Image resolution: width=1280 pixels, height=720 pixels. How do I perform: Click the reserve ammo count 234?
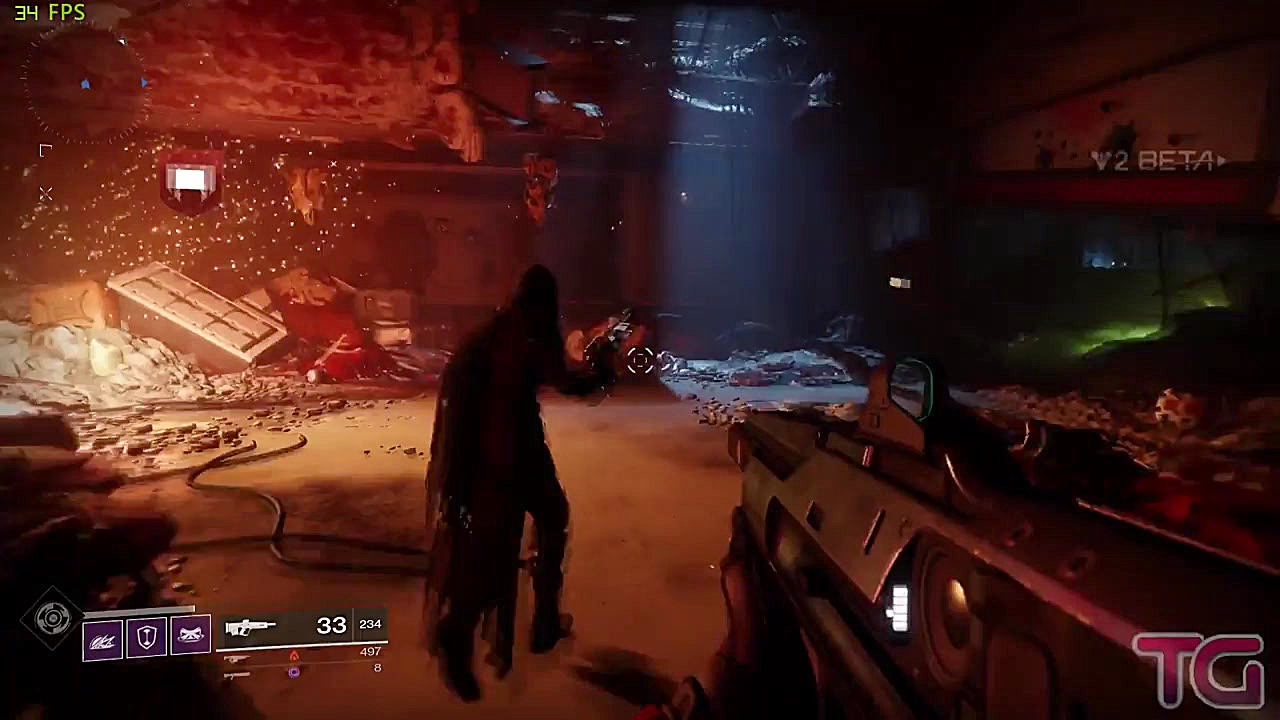[x=370, y=624]
